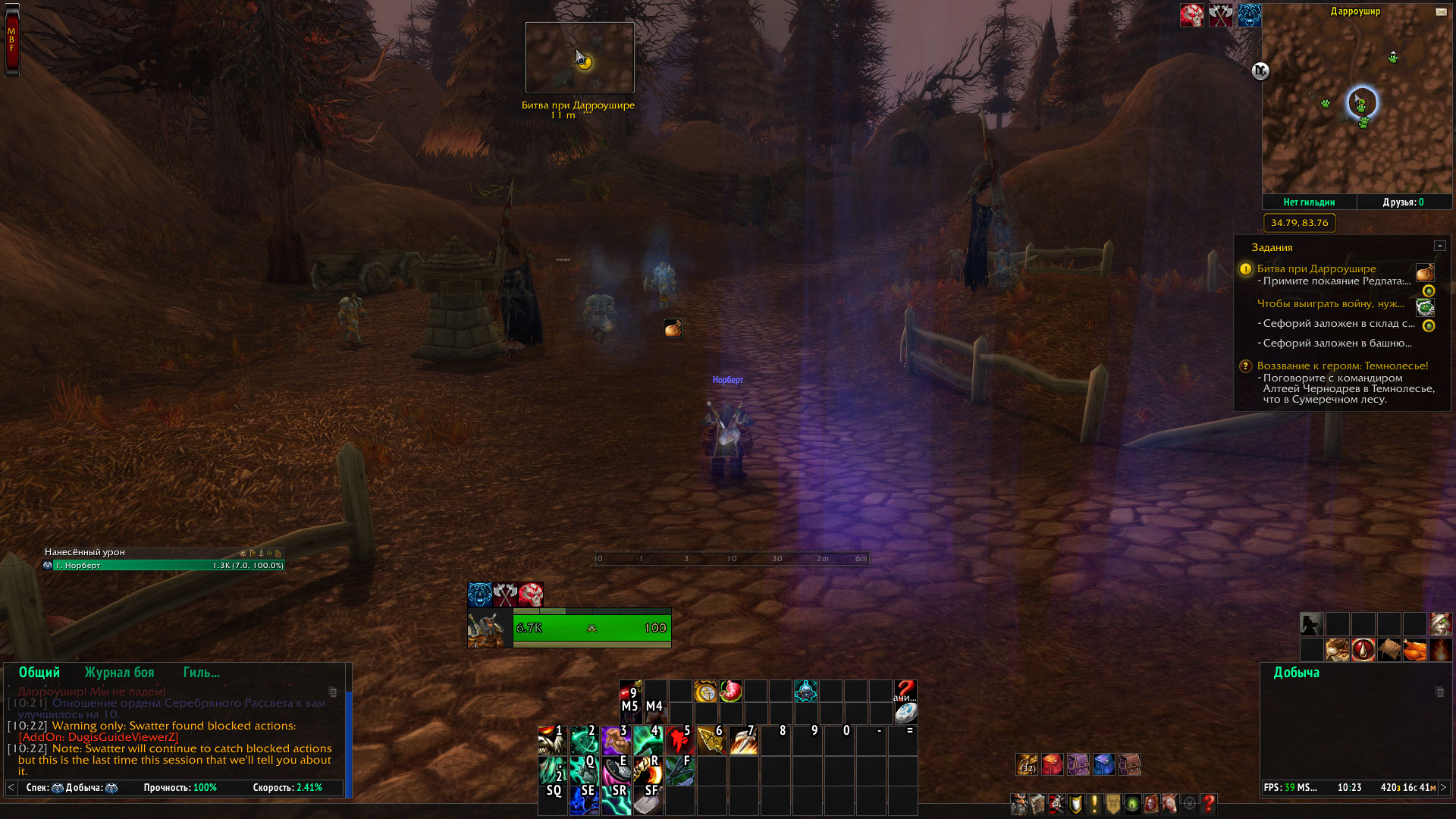
Task: Activate the red splatter ability in slot 5
Action: (679, 740)
